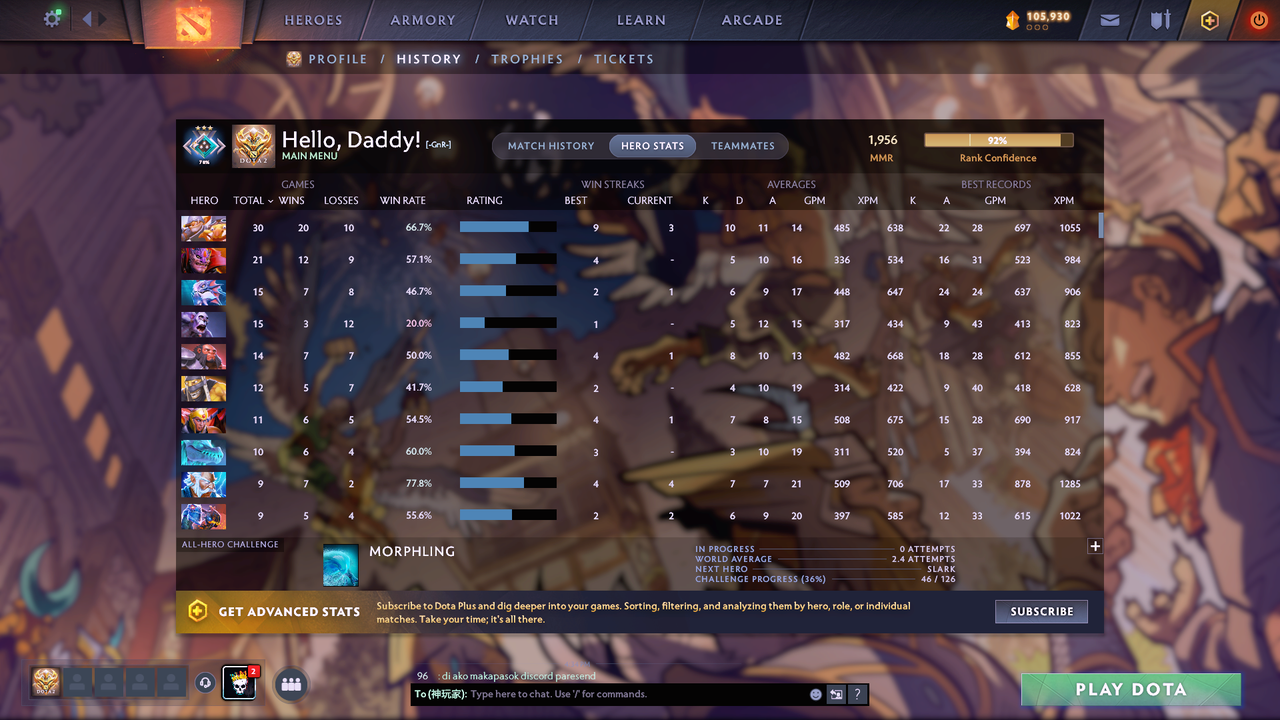Click the emoticon icon in the chat bar
This screenshot has width=1280, height=720.
(815, 694)
